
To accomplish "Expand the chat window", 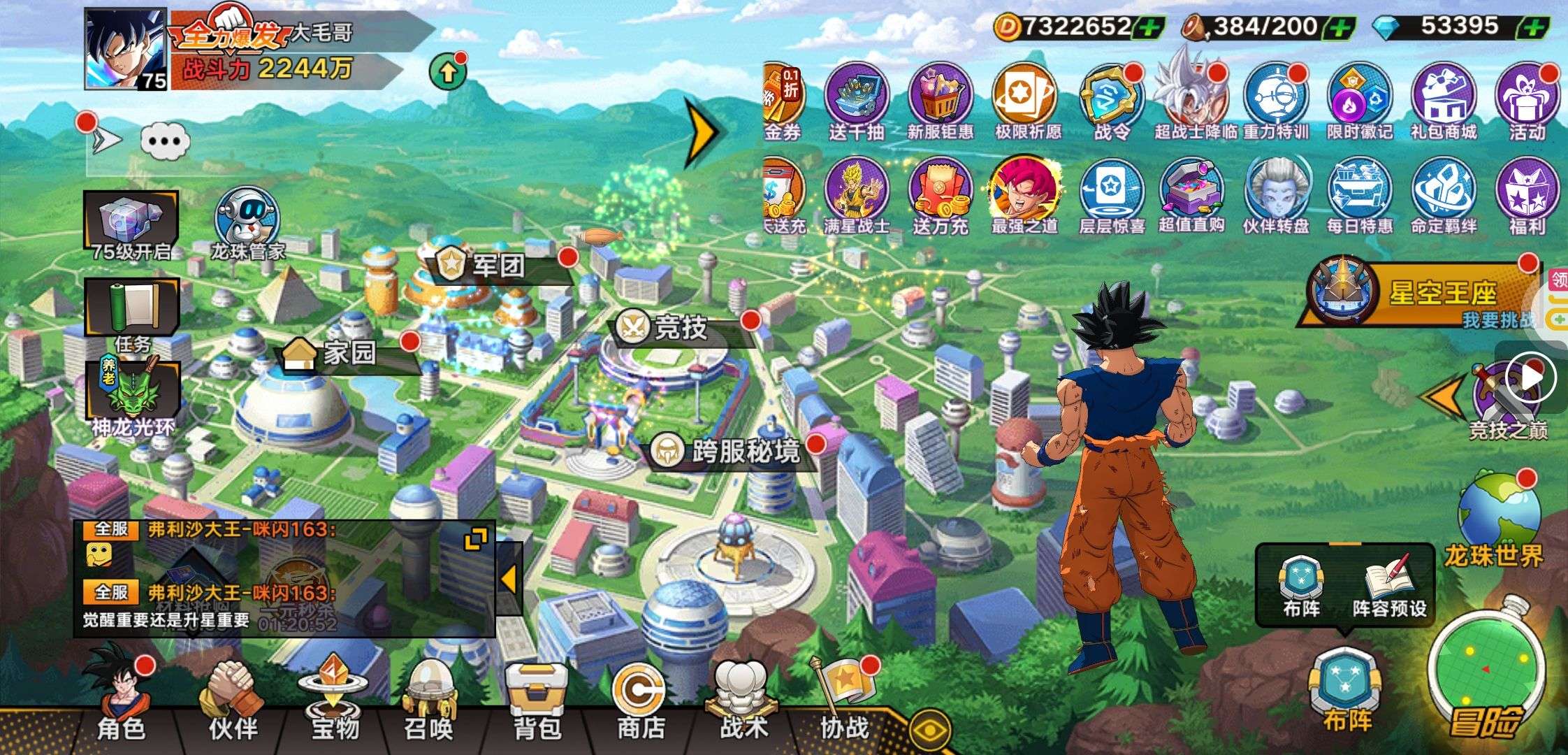I will click(476, 540).
